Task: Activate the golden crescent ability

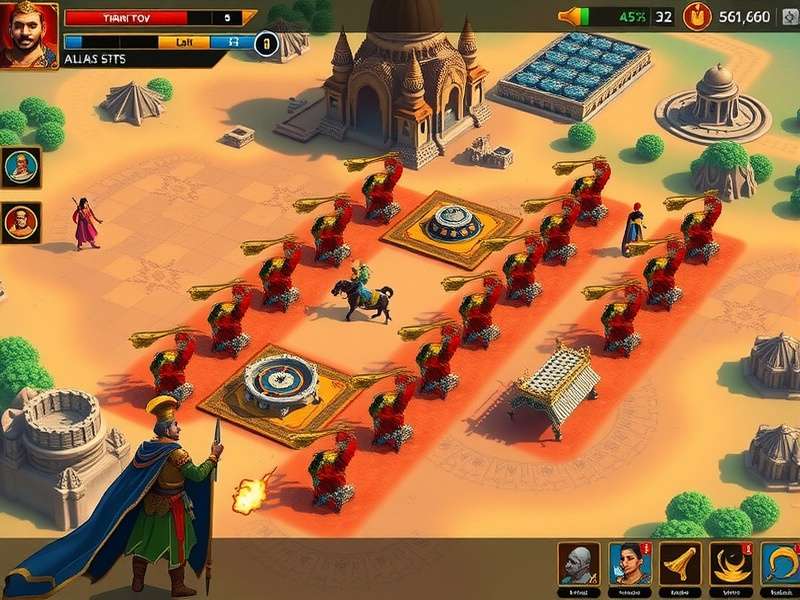Action: 731,563
